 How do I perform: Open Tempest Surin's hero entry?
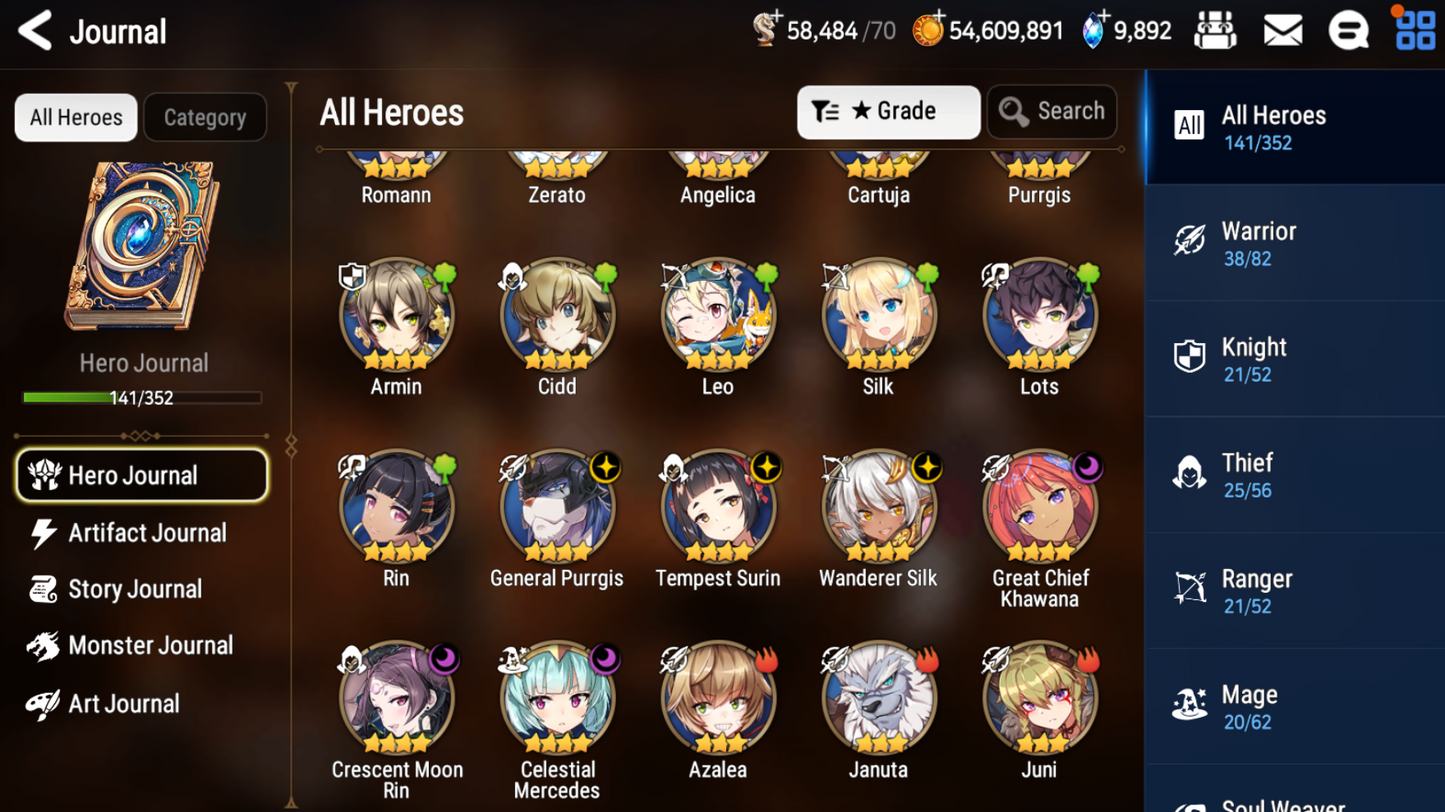coord(718,508)
